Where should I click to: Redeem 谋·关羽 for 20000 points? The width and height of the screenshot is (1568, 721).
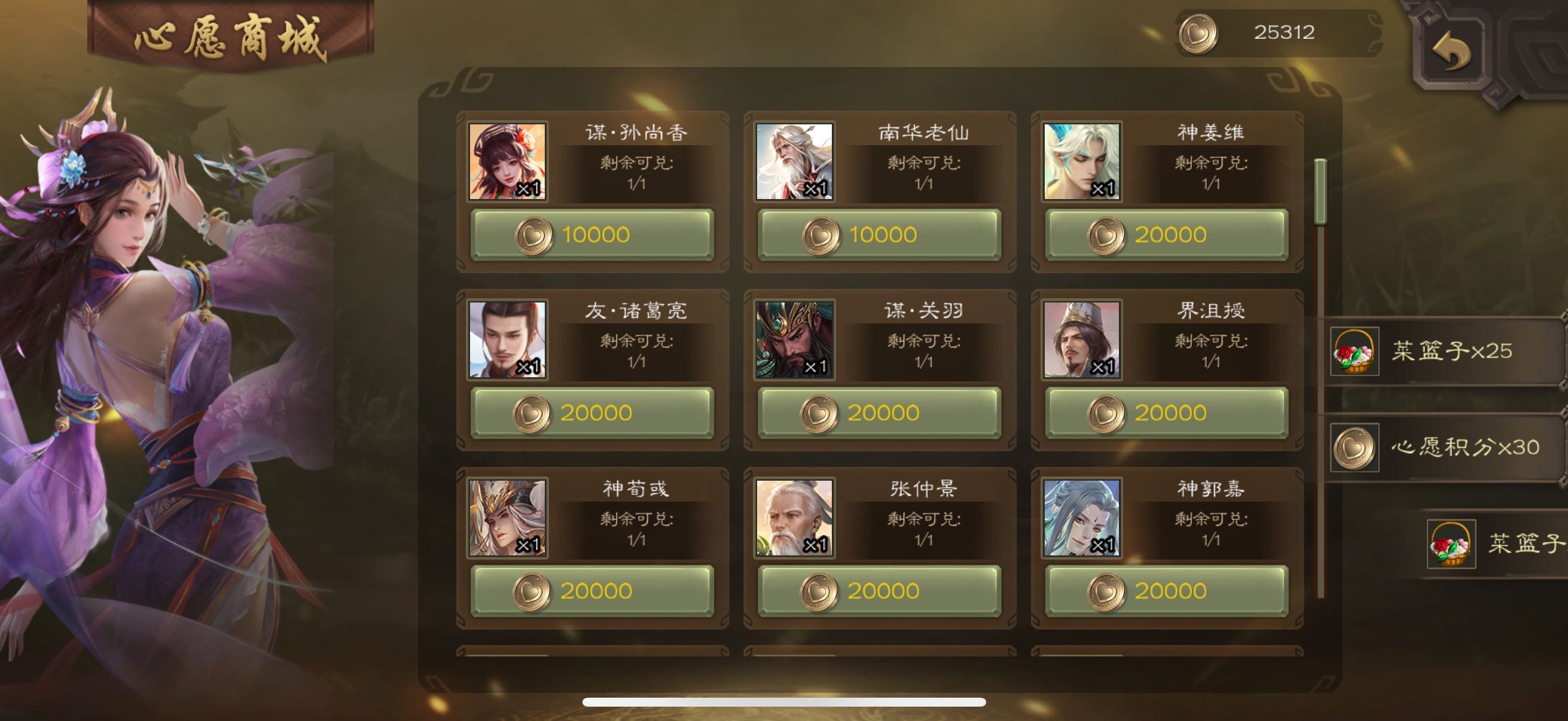point(879,413)
